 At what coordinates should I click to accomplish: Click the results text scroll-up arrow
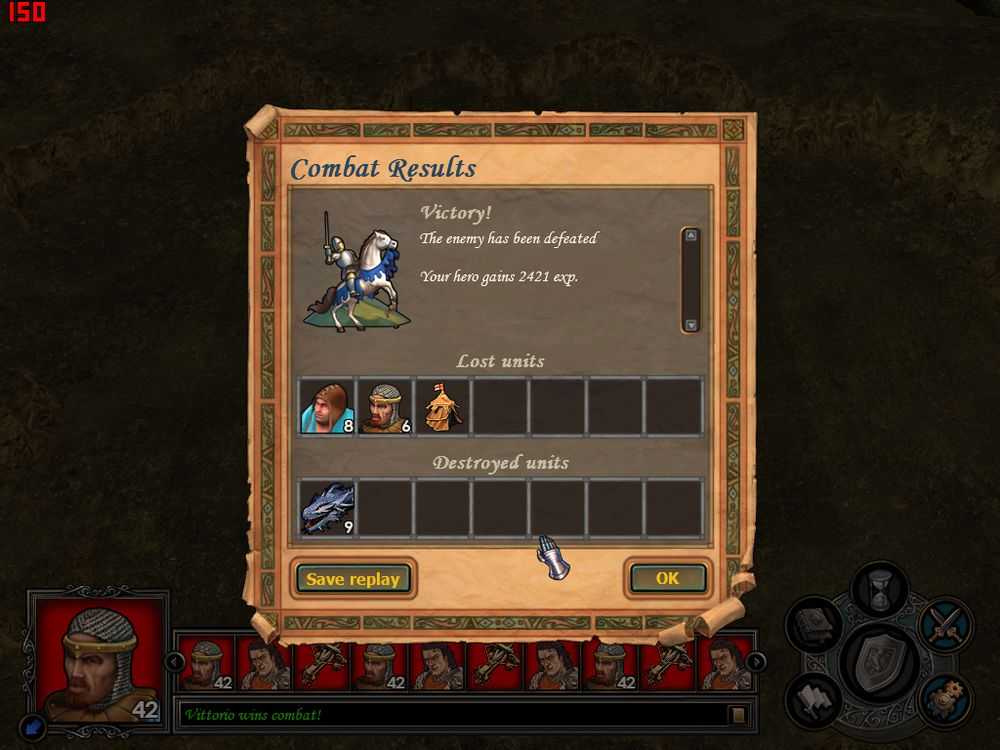tap(690, 236)
